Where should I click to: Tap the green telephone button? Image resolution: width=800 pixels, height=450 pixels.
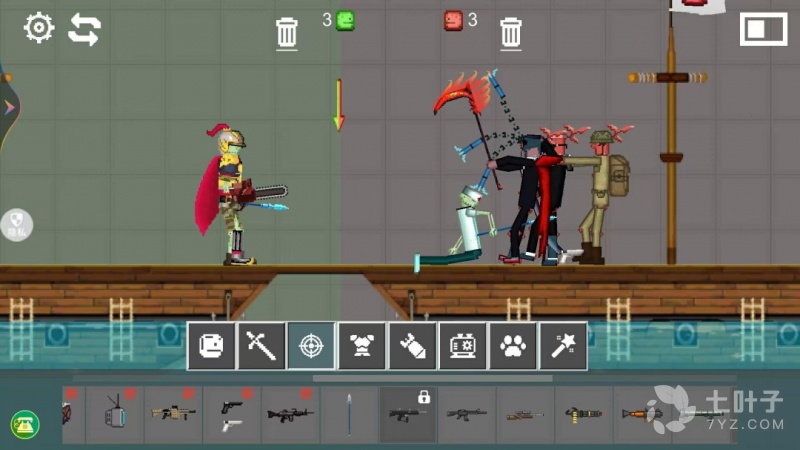(x=24, y=423)
